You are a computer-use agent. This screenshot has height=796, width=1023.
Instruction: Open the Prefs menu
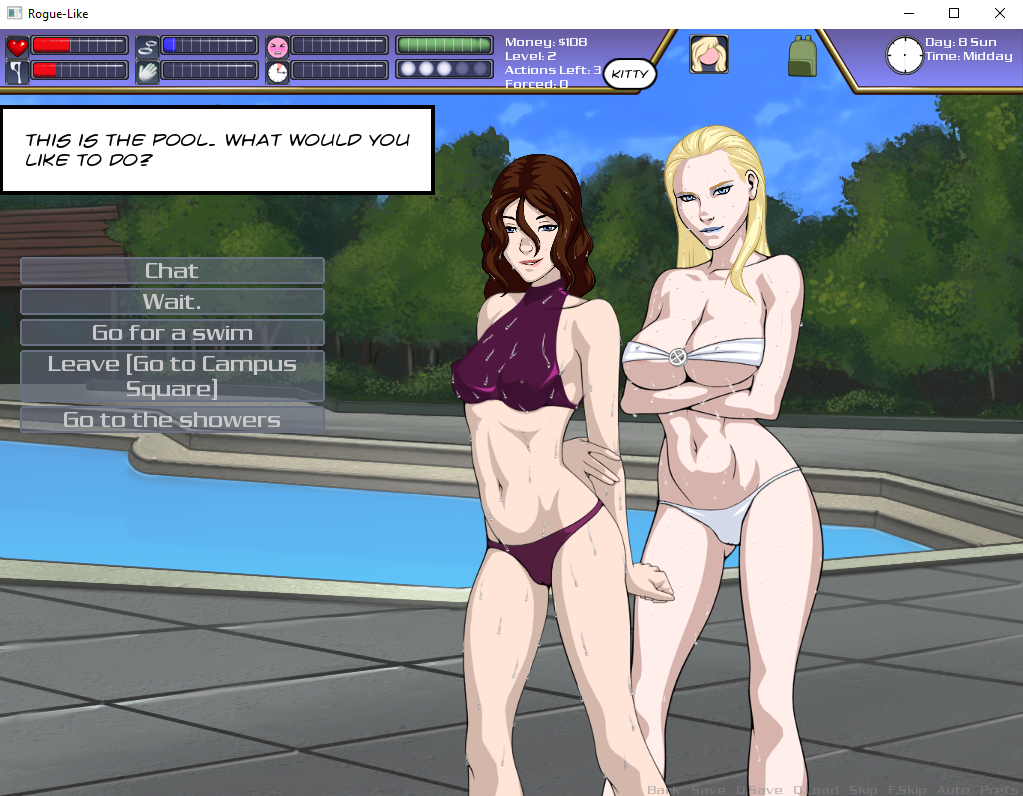(999, 790)
